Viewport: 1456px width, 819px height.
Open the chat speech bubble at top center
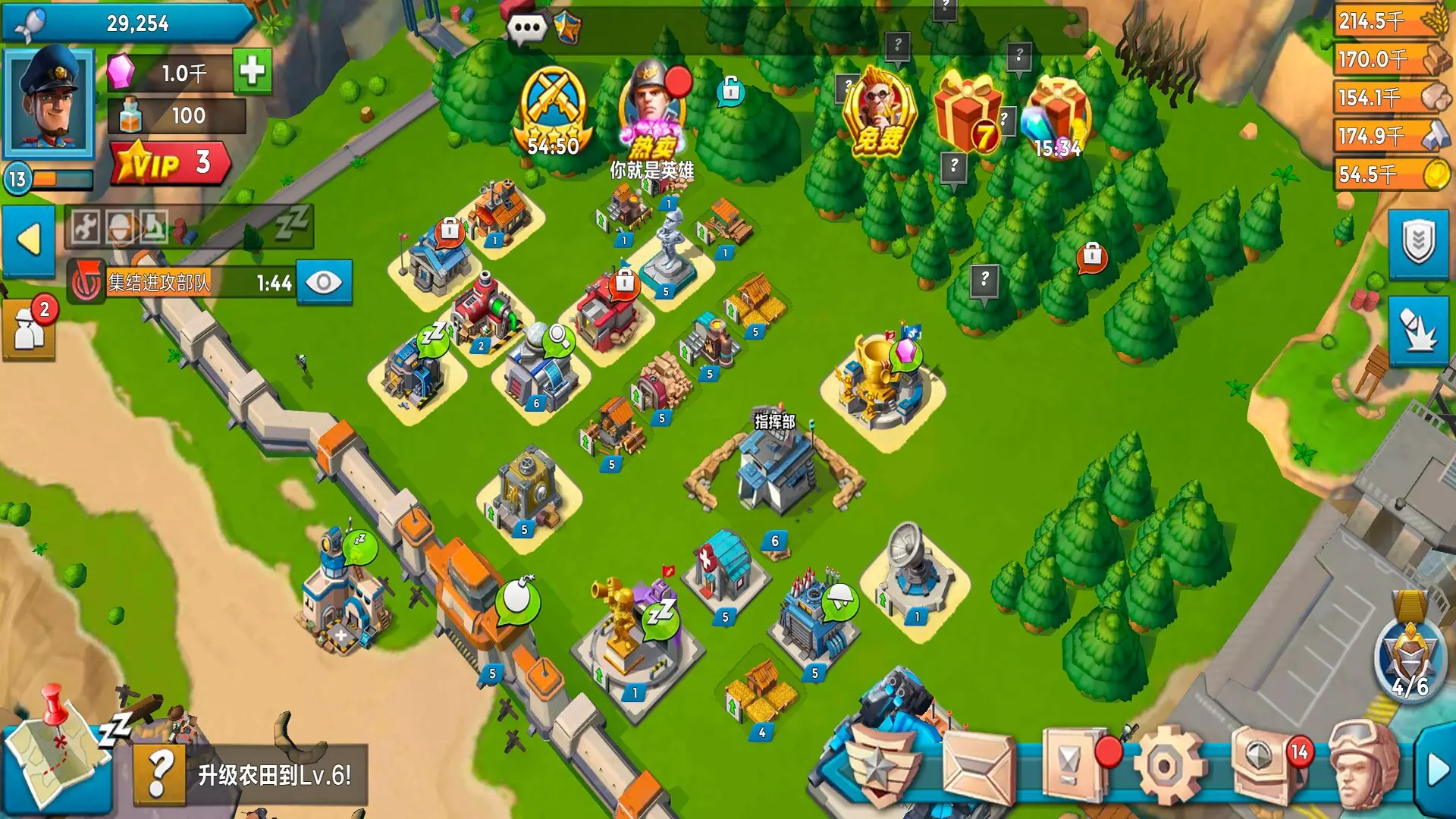(526, 27)
